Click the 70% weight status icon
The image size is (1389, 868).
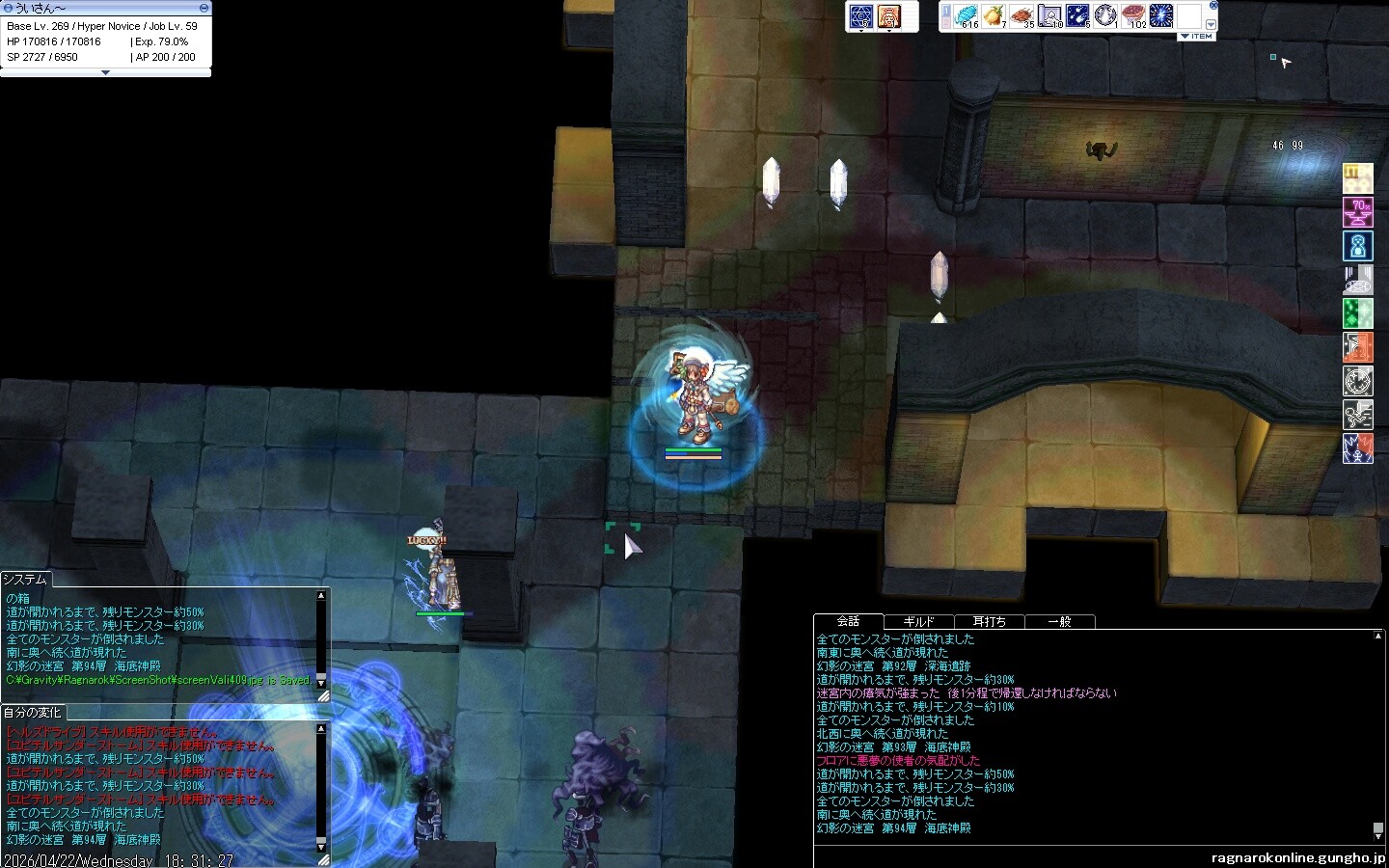1358,212
